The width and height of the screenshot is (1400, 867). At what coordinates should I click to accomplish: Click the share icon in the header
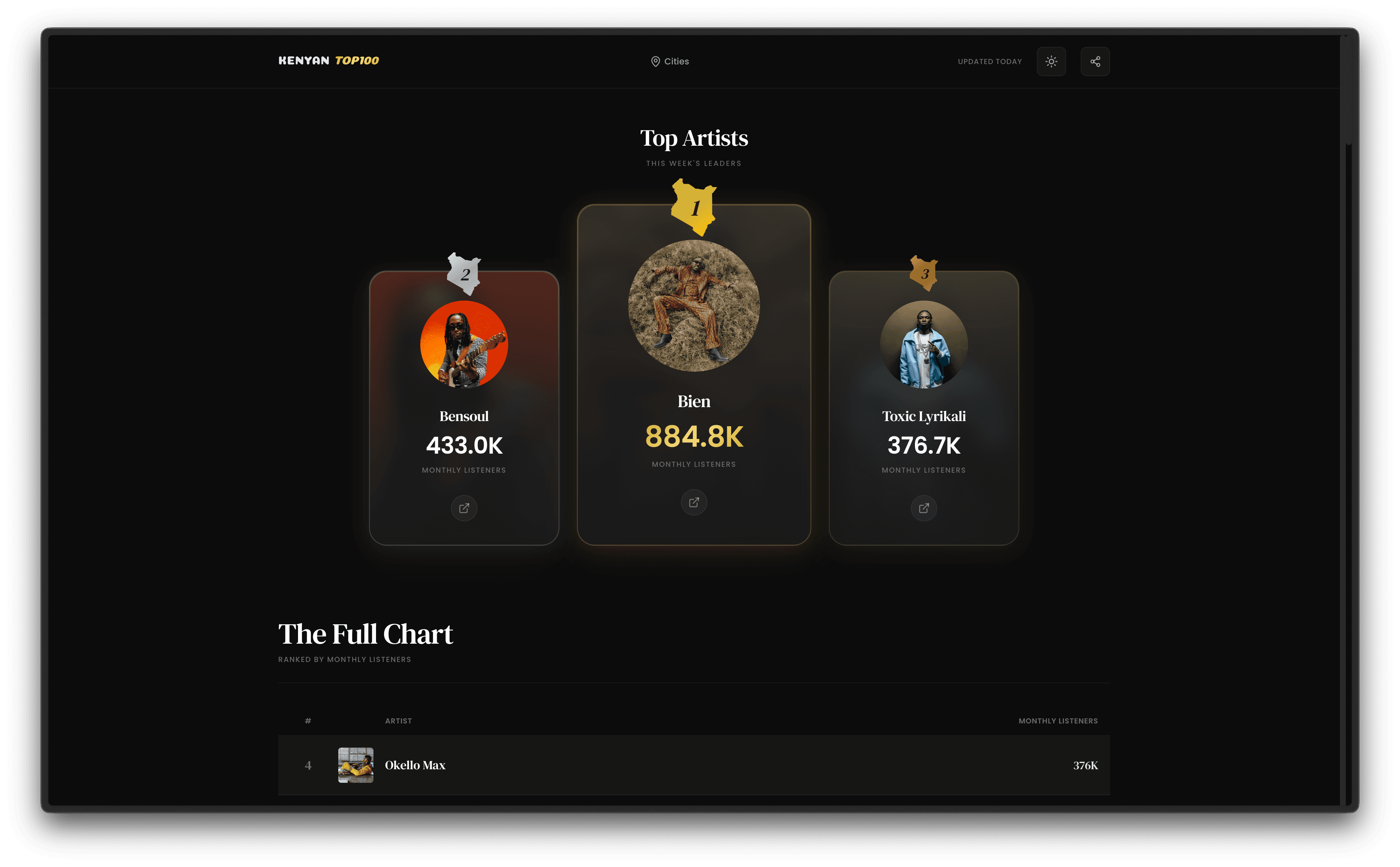pyautogui.click(x=1095, y=62)
